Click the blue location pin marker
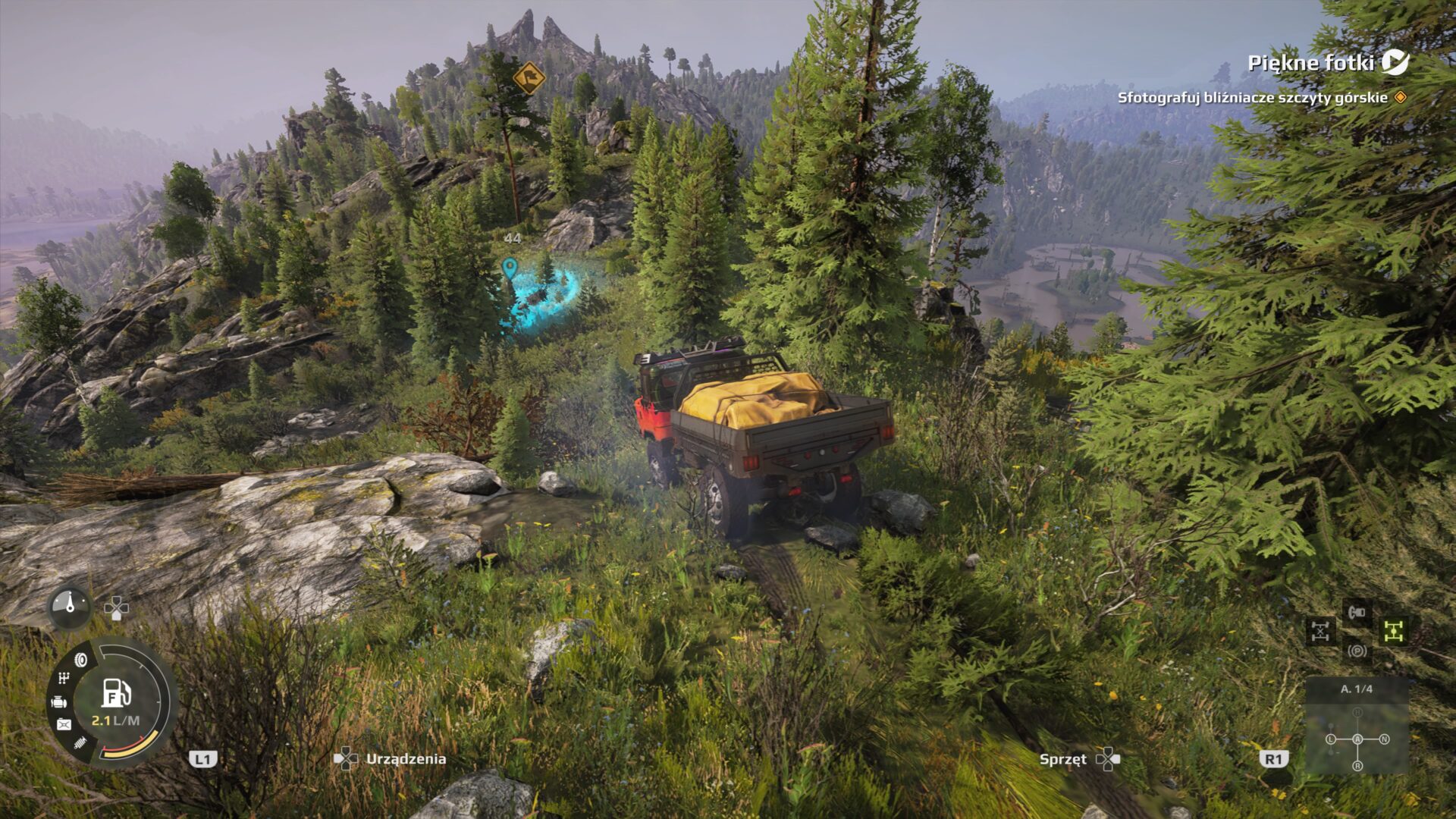1456x819 pixels. click(x=510, y=268)
